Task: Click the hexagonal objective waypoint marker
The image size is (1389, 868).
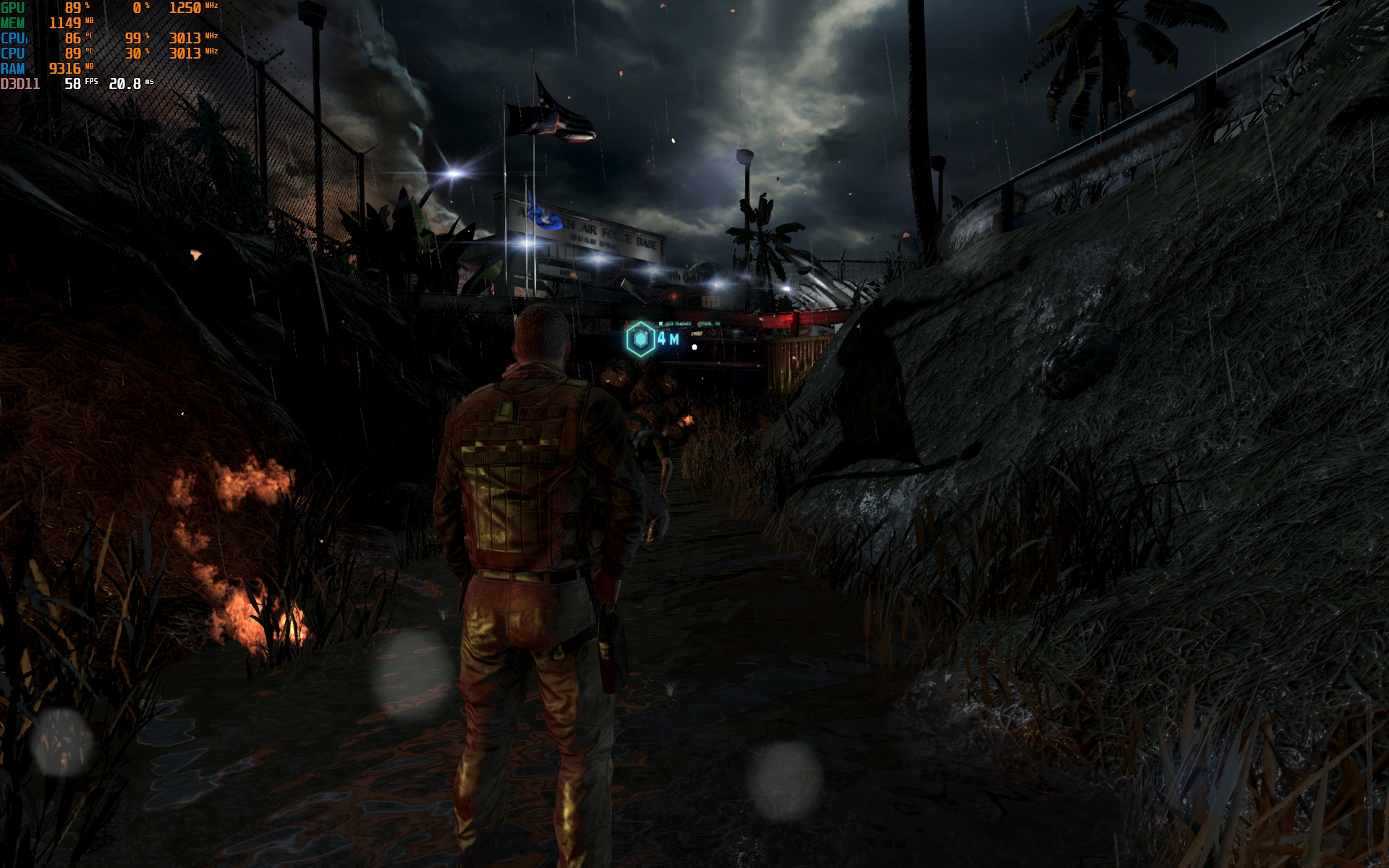Action: [640, 339]
